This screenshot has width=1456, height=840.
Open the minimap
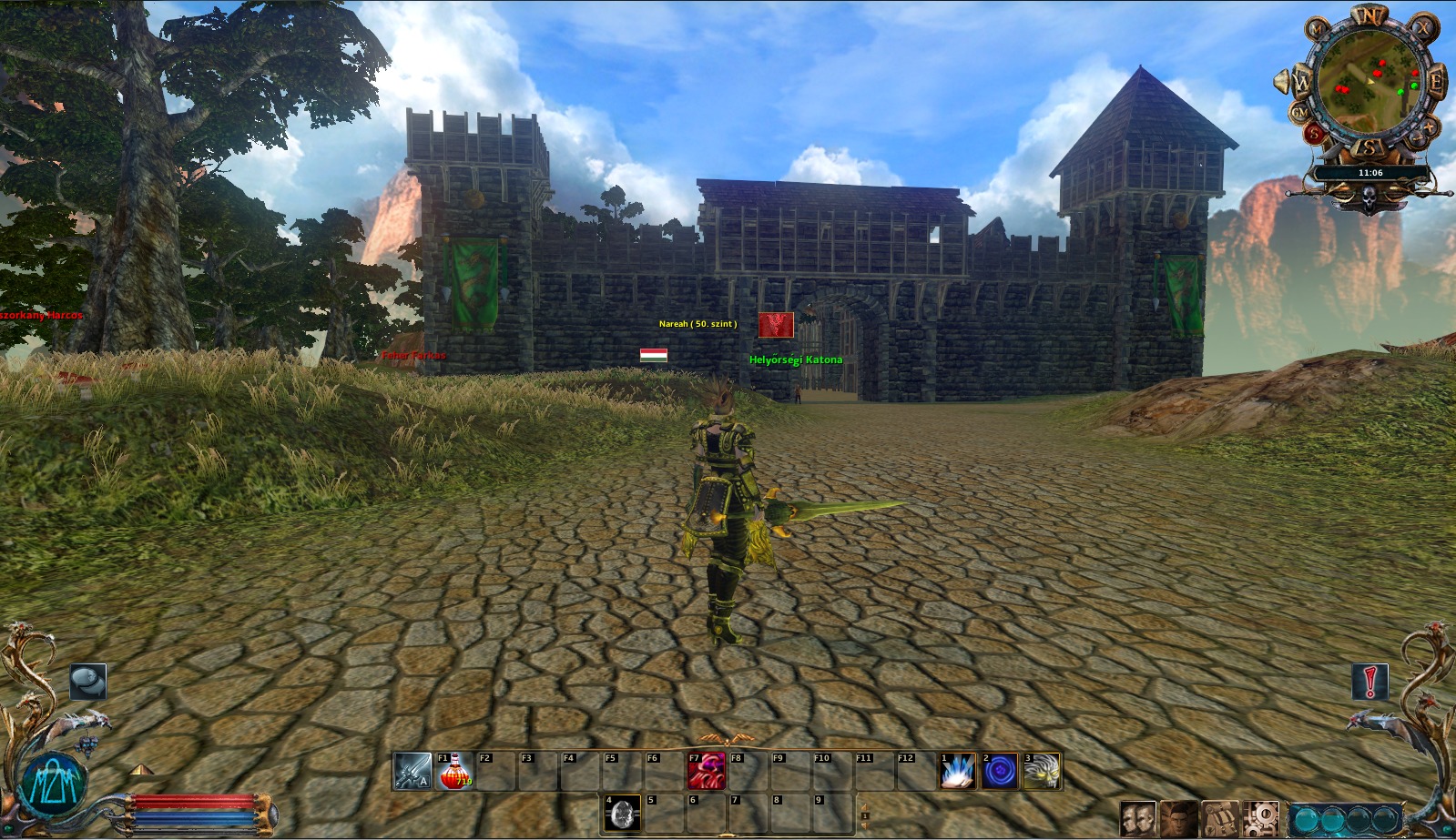click(1368, 84)
